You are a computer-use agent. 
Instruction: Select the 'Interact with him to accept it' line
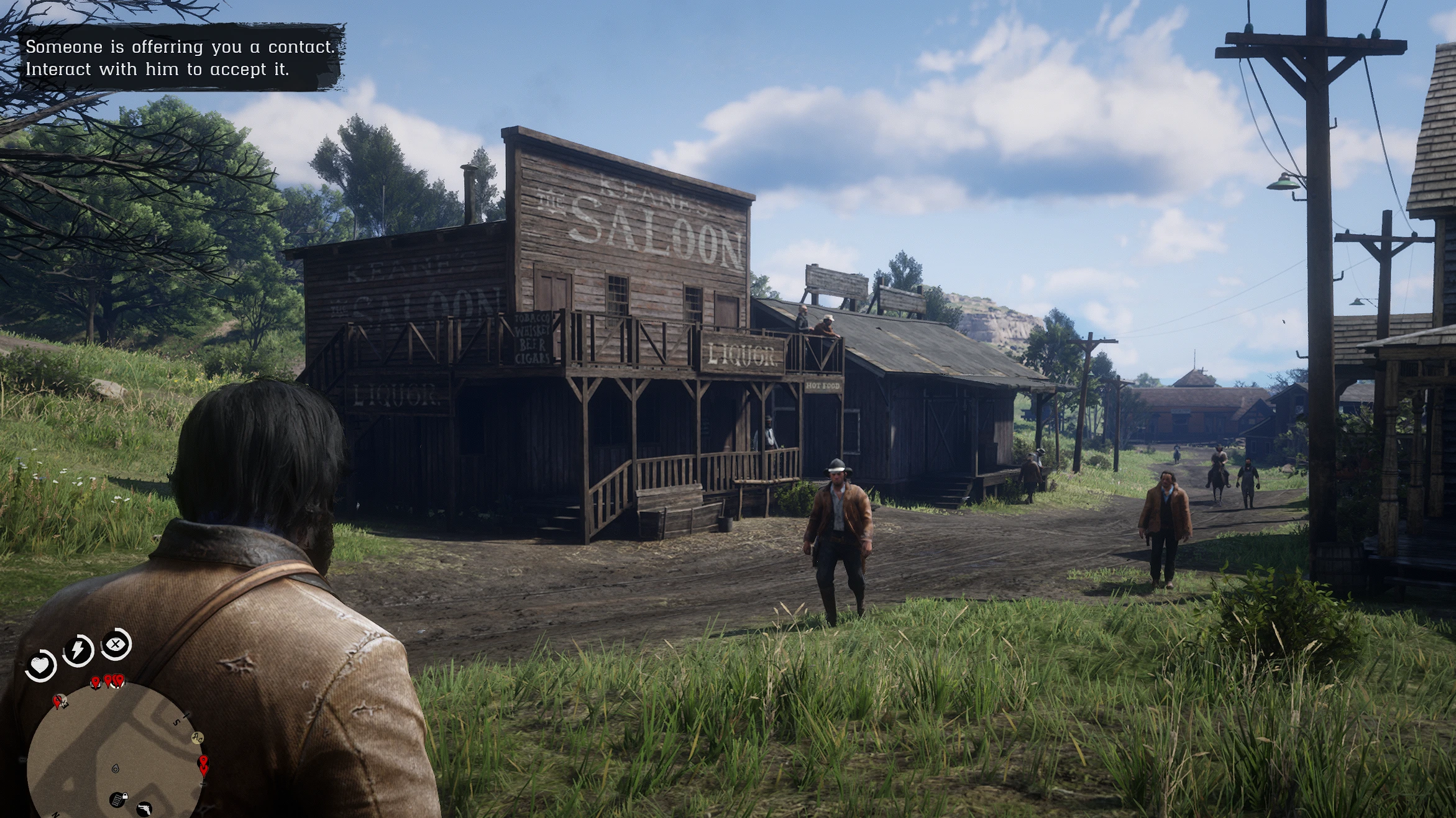point(158,70)
